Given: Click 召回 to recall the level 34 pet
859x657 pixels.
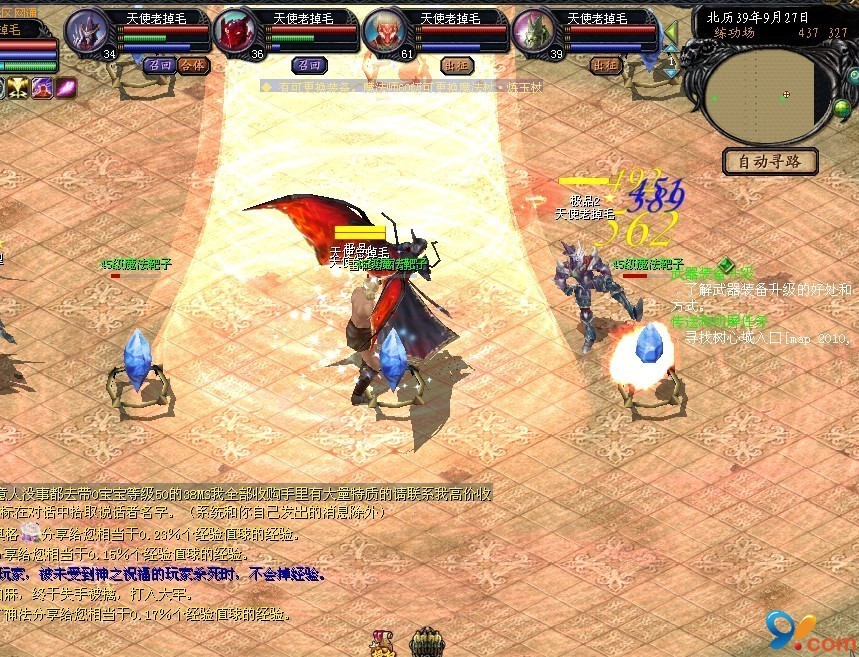Looking at the screenshot, I should tap(159, 66).
